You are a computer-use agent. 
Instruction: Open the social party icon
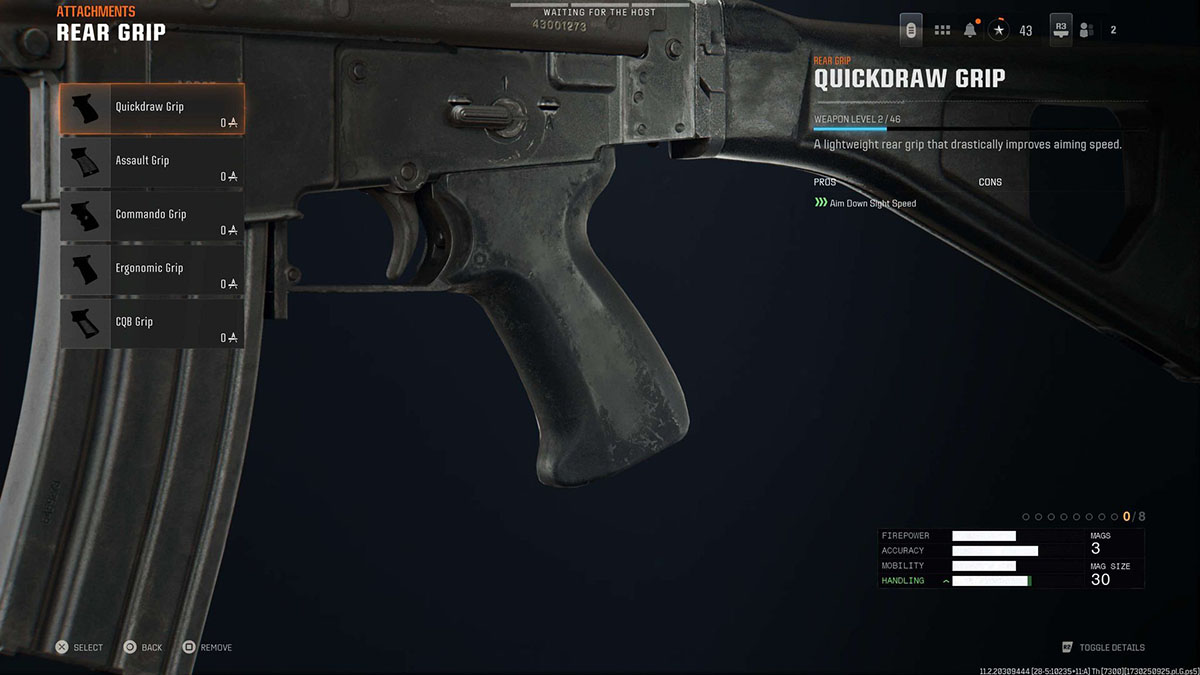(x=1086, y=30)
